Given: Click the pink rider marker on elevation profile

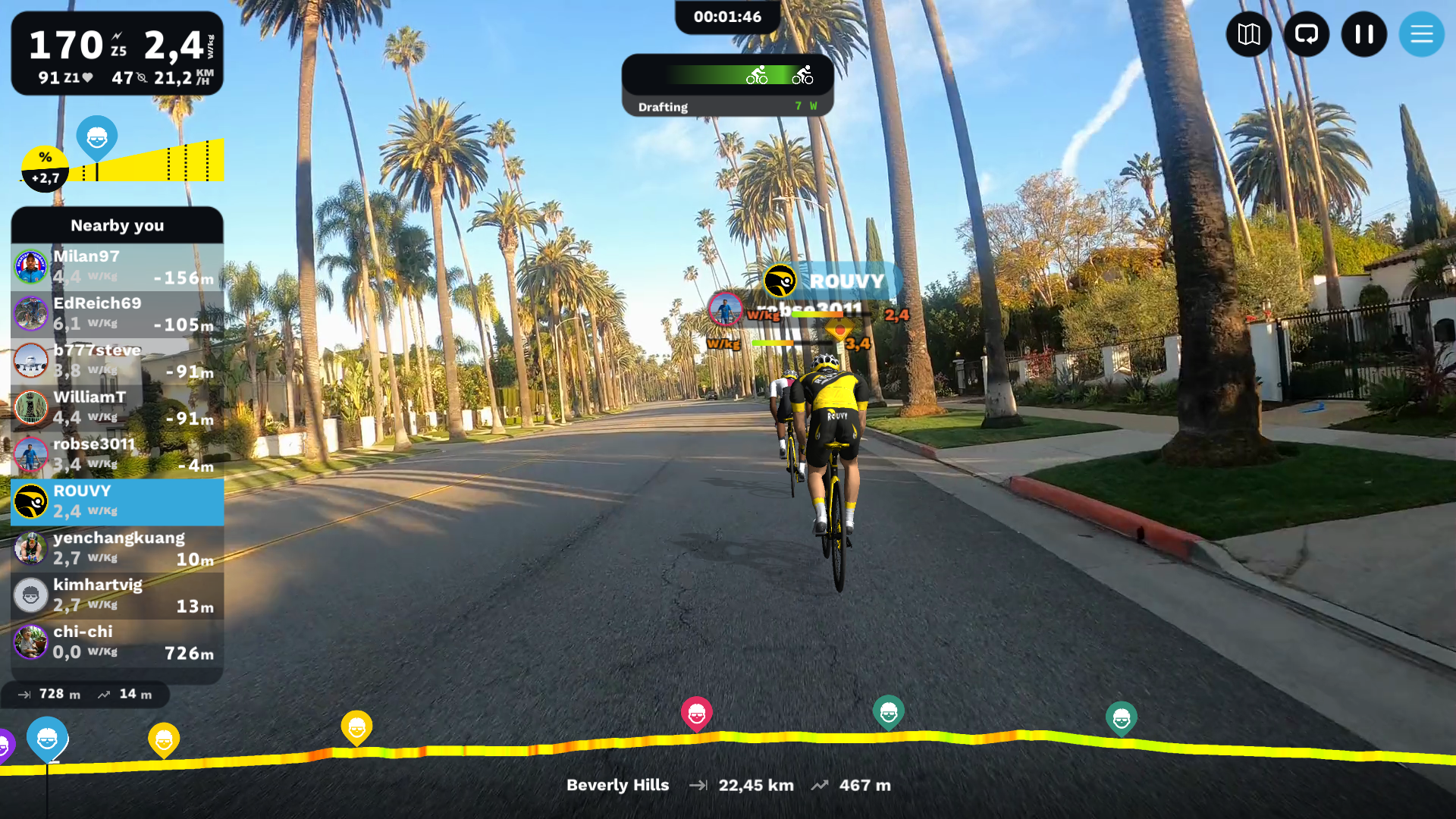Looking at the screenshot, I should 696,713.
